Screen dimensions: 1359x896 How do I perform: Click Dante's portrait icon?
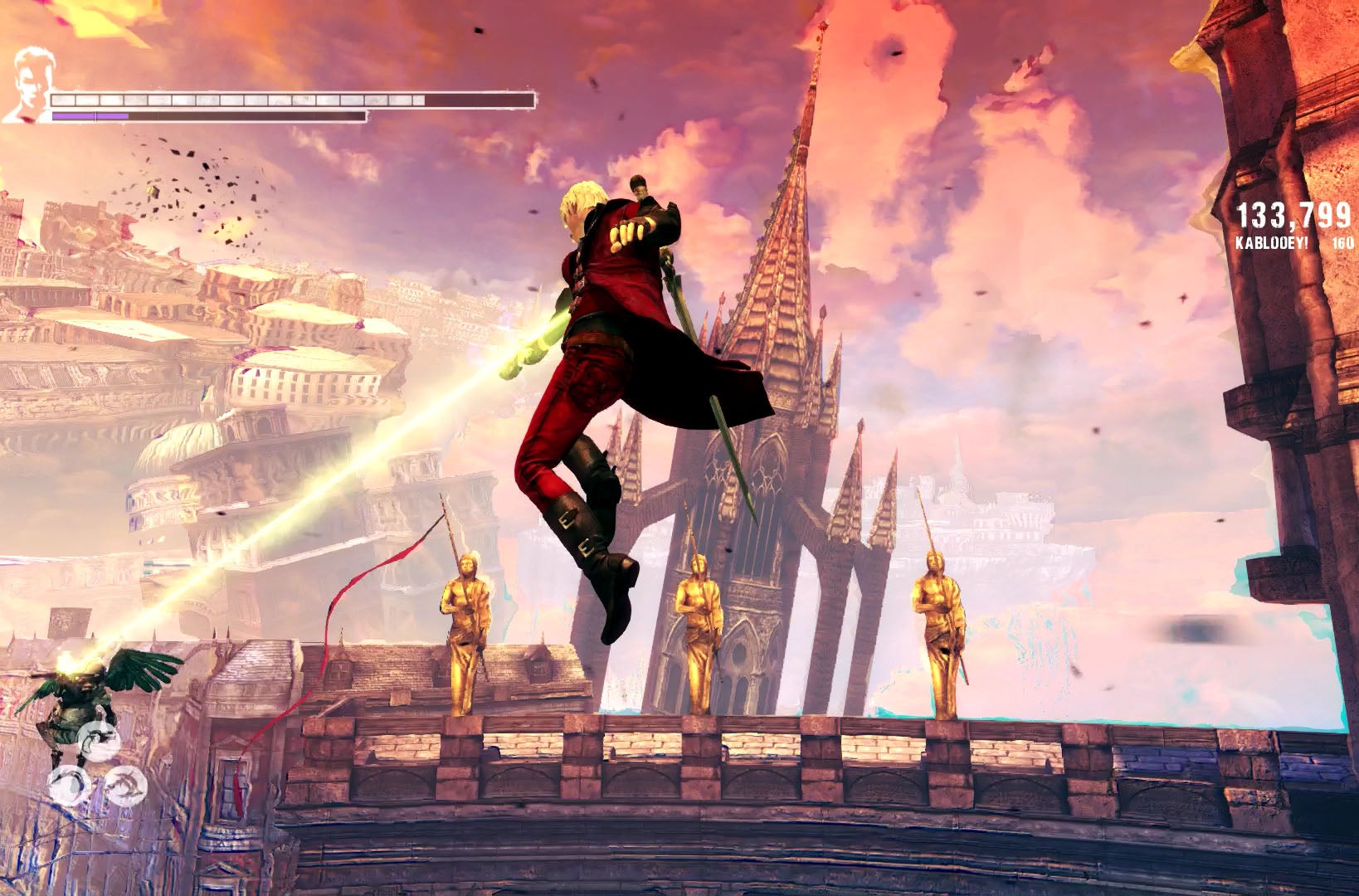(31, 85)
